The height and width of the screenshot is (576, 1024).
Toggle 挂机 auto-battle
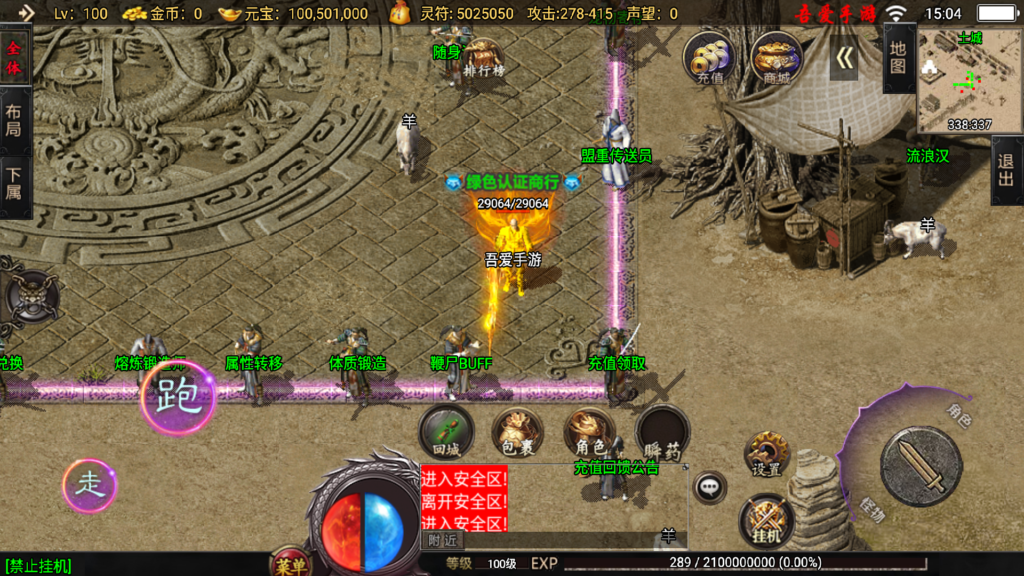[767, 522]
